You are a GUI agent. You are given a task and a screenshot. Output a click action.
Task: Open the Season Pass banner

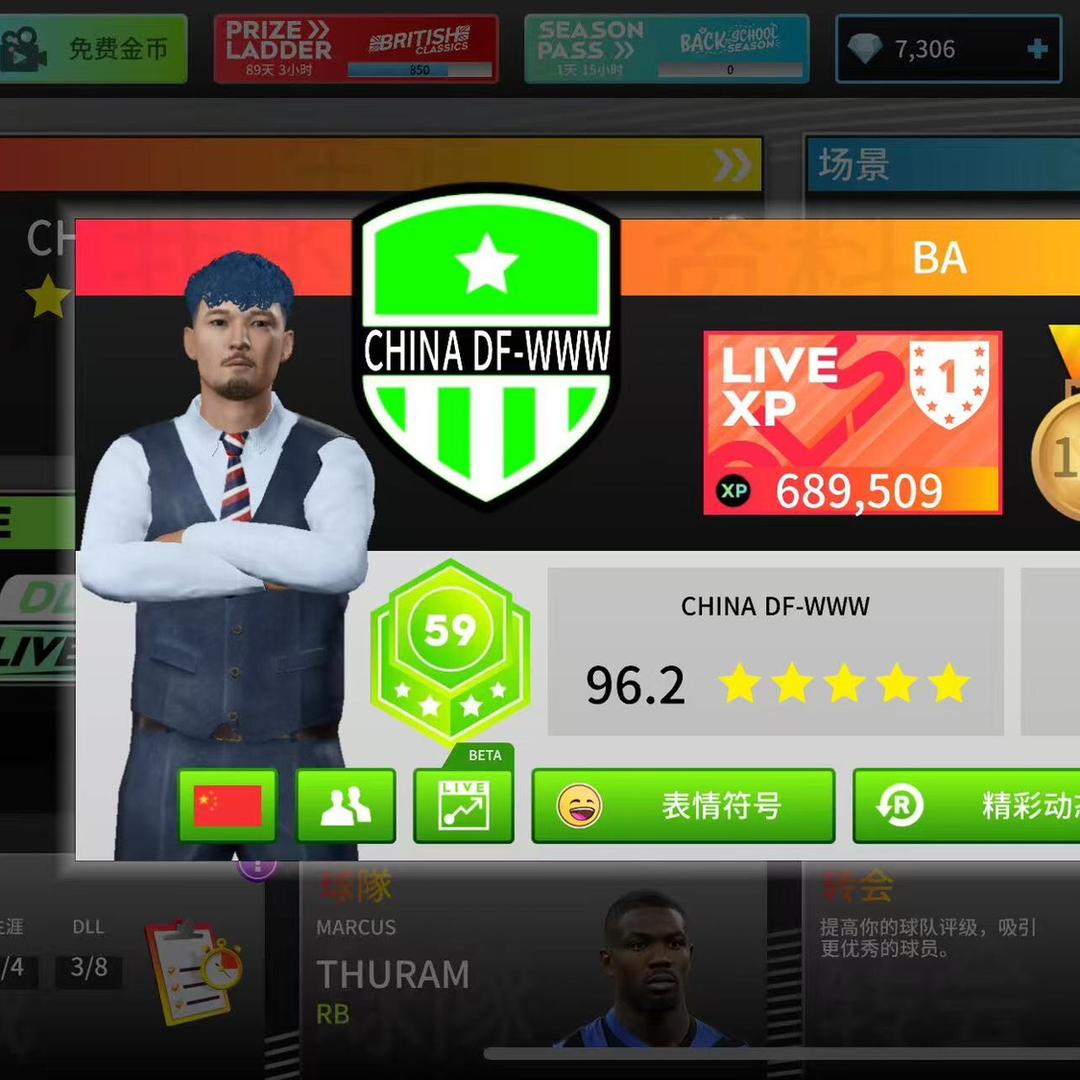pyautogui.click(x=666, y=48)
